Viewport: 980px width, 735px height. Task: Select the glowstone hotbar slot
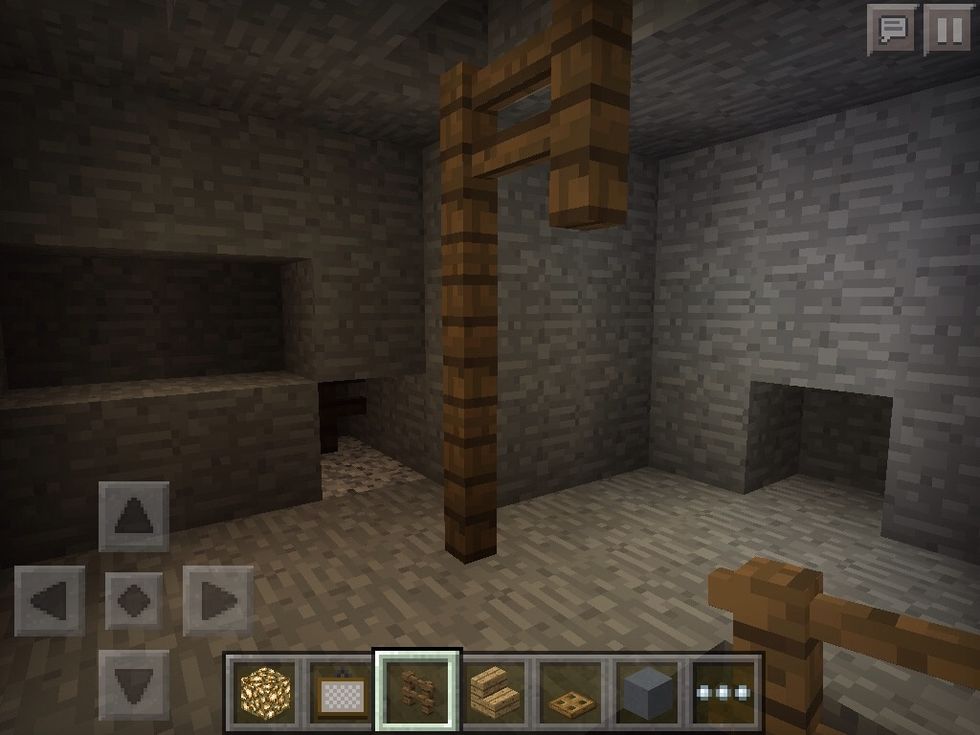click(263, 691)
